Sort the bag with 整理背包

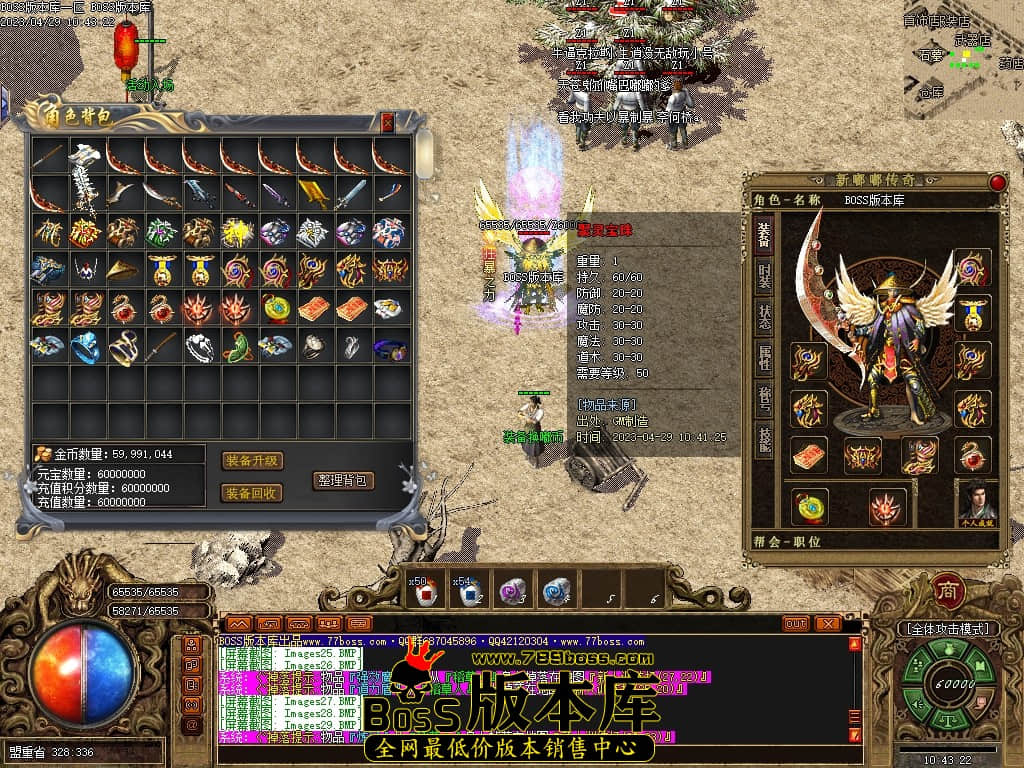[x=342, y=480]
